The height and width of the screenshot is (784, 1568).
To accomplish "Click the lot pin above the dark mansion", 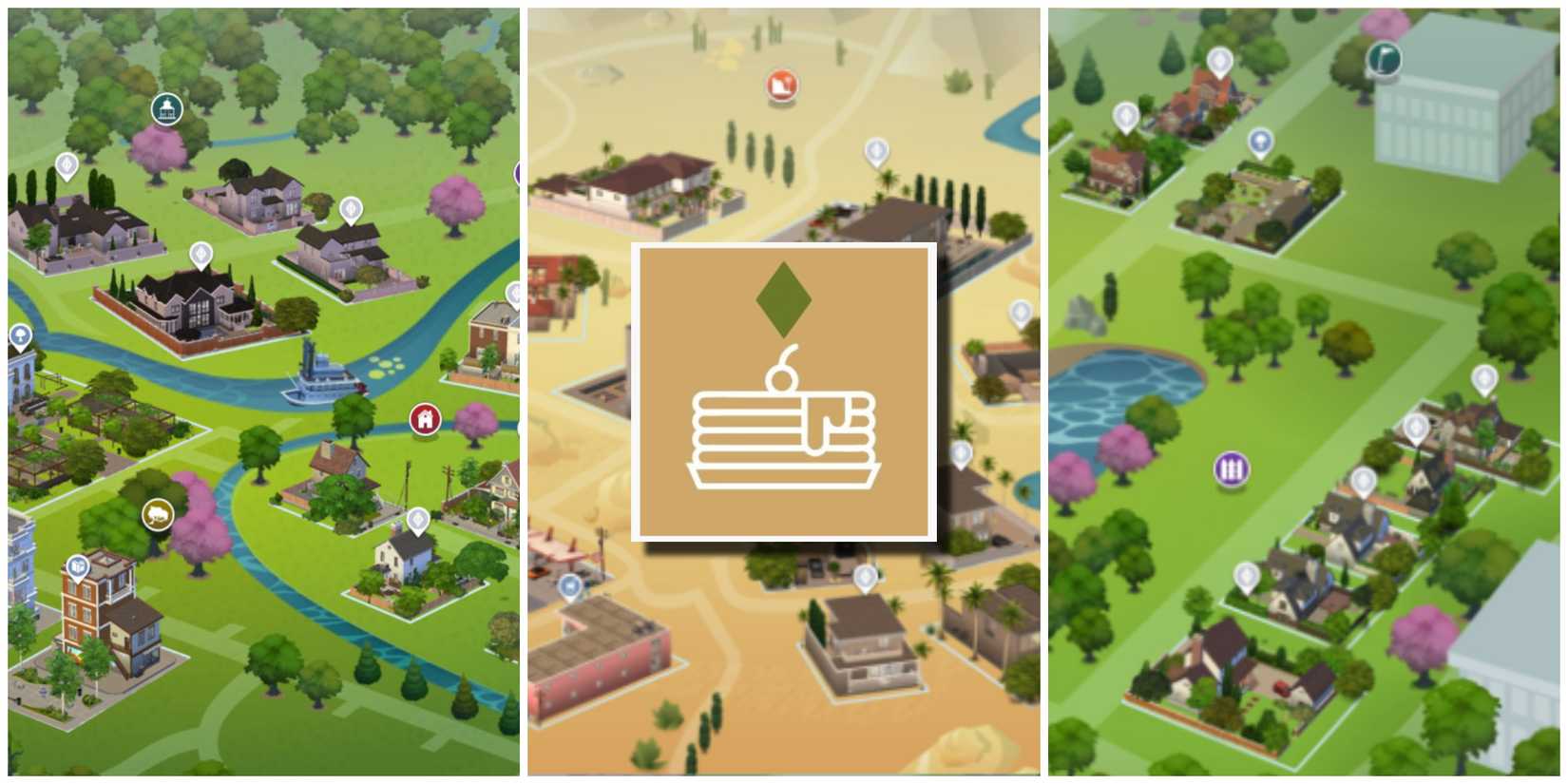I will click(201, 254).
